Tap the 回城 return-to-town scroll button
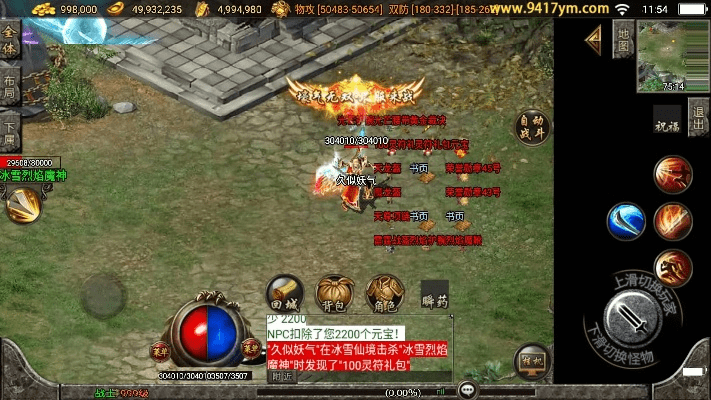Image resolution: width=711 pixels, height=400 pixels. 284,293
